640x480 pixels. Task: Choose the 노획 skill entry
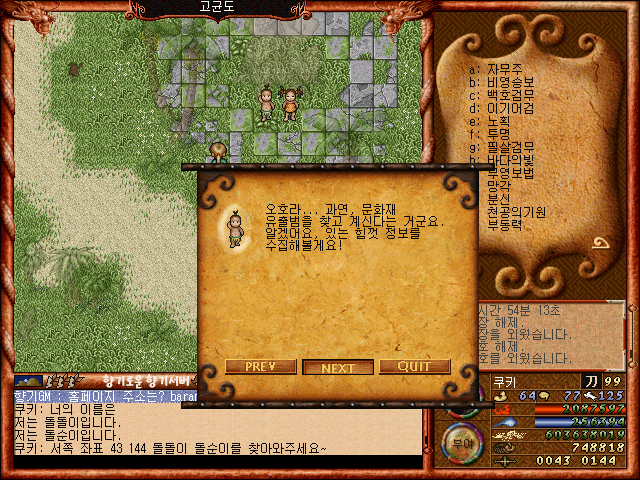pyautogui.click(x=495, y=121)
